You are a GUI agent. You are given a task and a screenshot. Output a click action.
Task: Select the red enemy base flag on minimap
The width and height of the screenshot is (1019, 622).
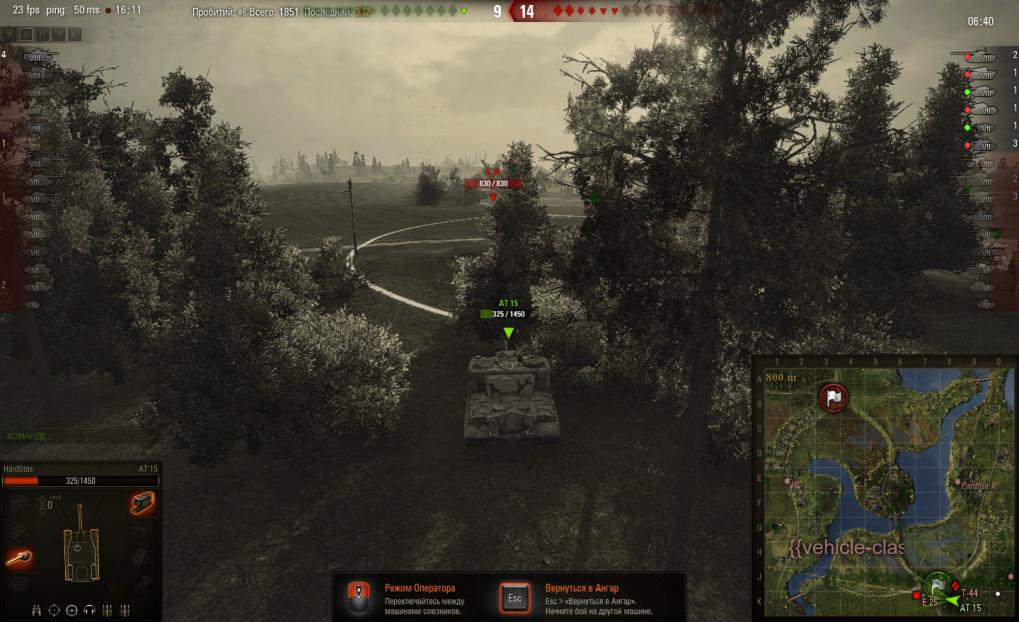click(x=833, y=397)
